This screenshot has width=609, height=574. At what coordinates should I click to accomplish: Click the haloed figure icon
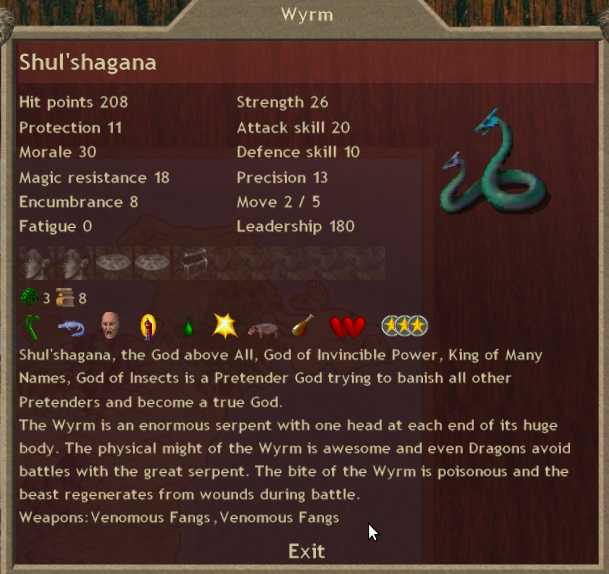coord(148,326)
